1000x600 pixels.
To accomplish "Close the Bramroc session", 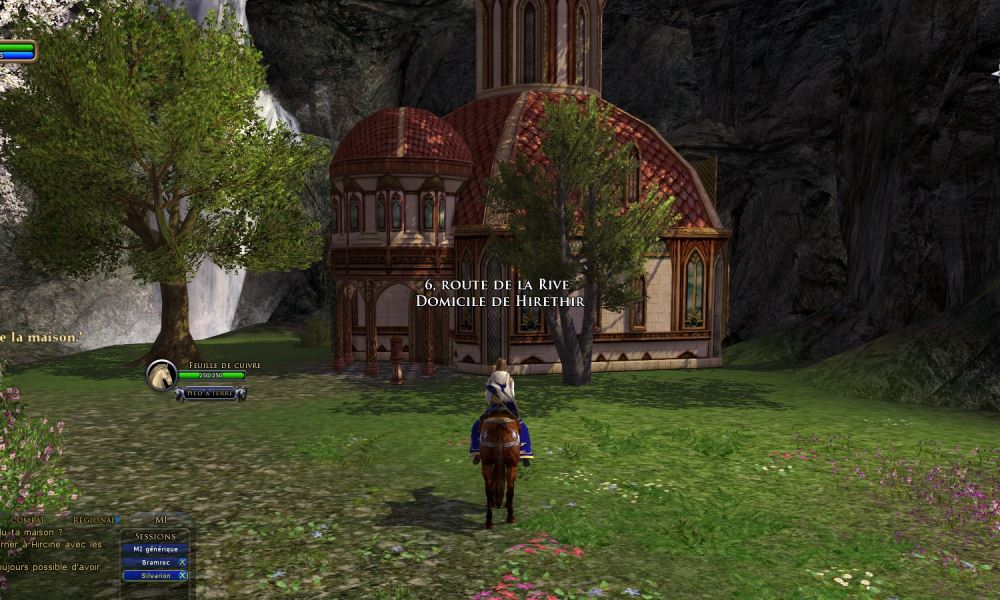I will click(182, 562).
